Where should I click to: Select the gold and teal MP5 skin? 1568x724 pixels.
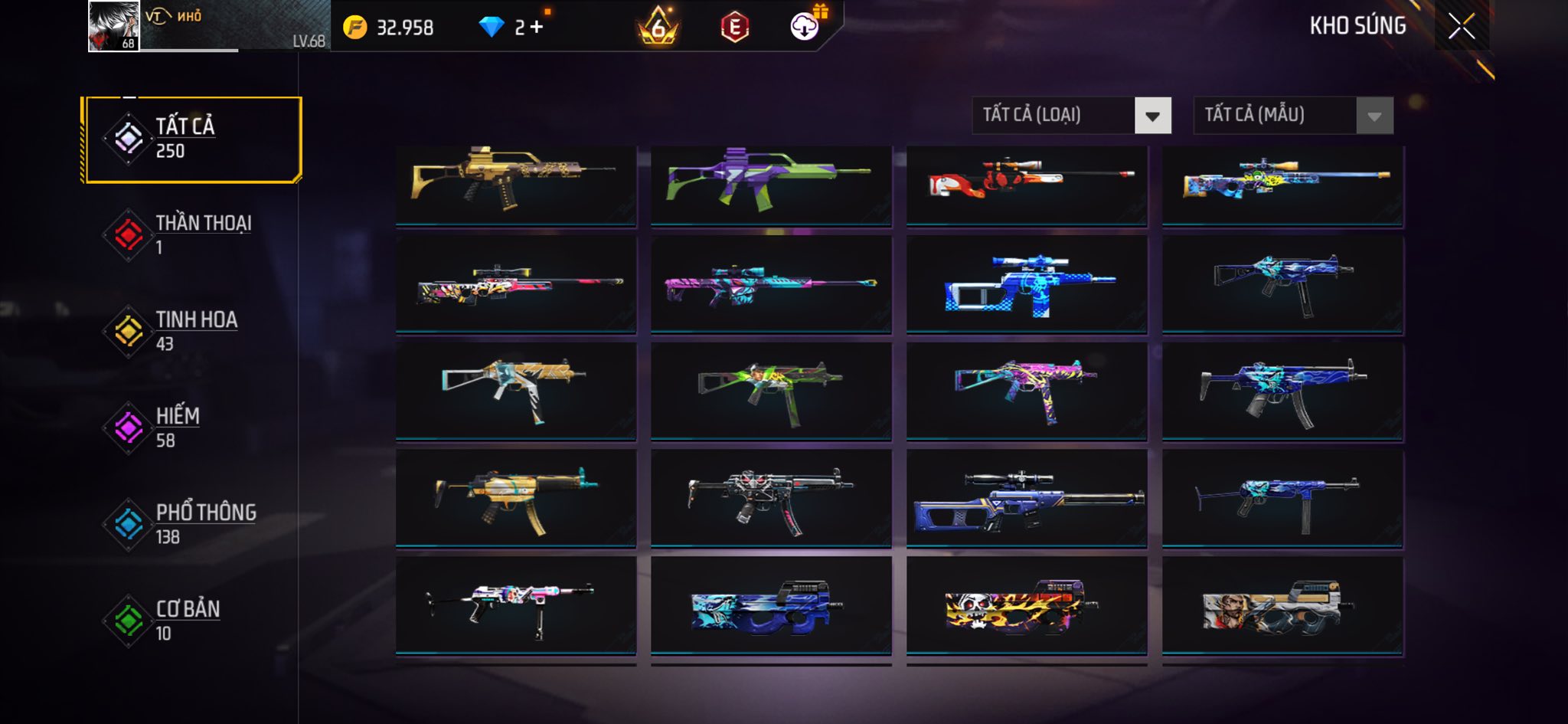pyautogui.click(x=515, y=498)
